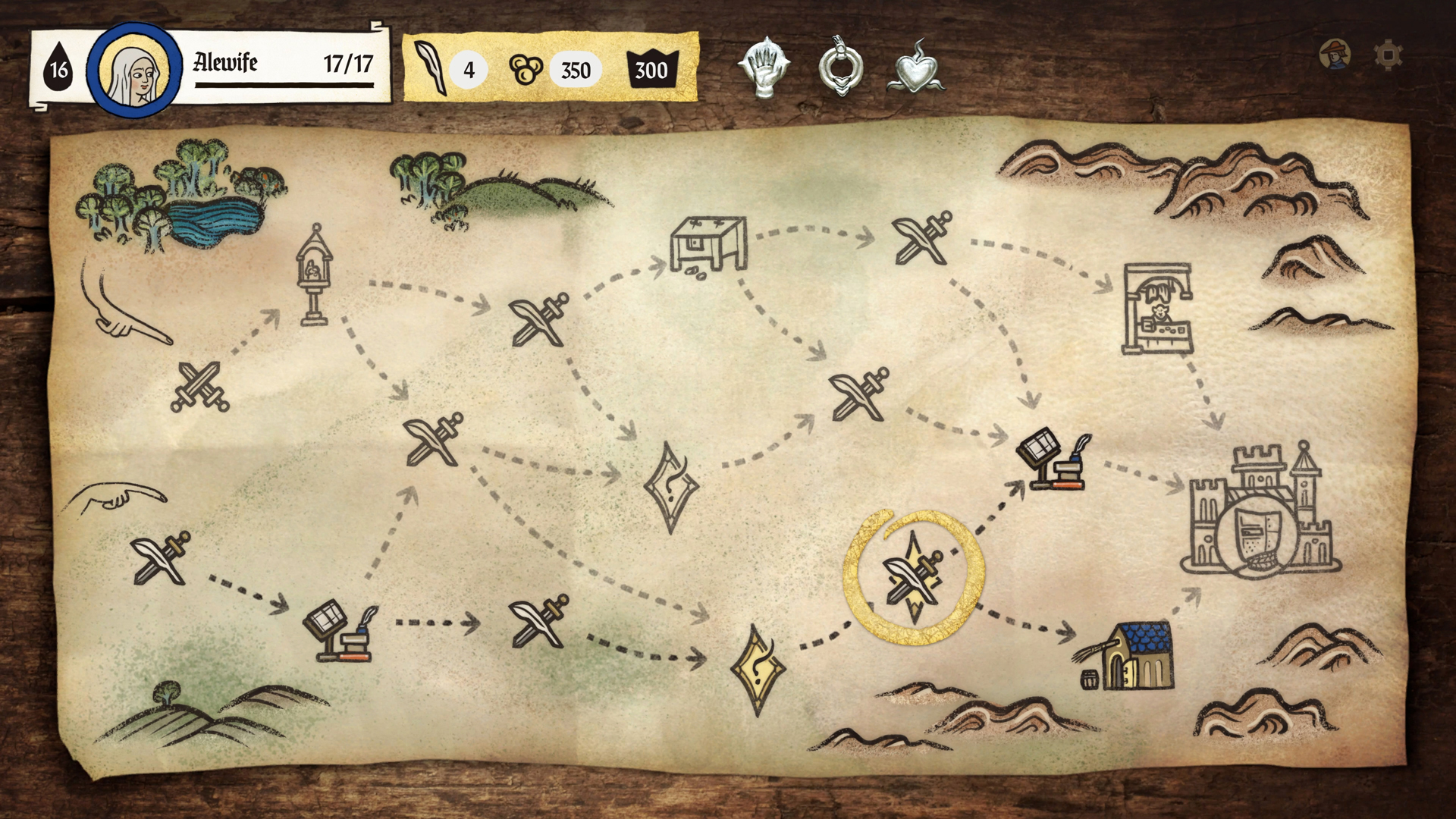The image size is (1456, 819).
Task: Open the settings gear in top right
Action: (1387, 55)
